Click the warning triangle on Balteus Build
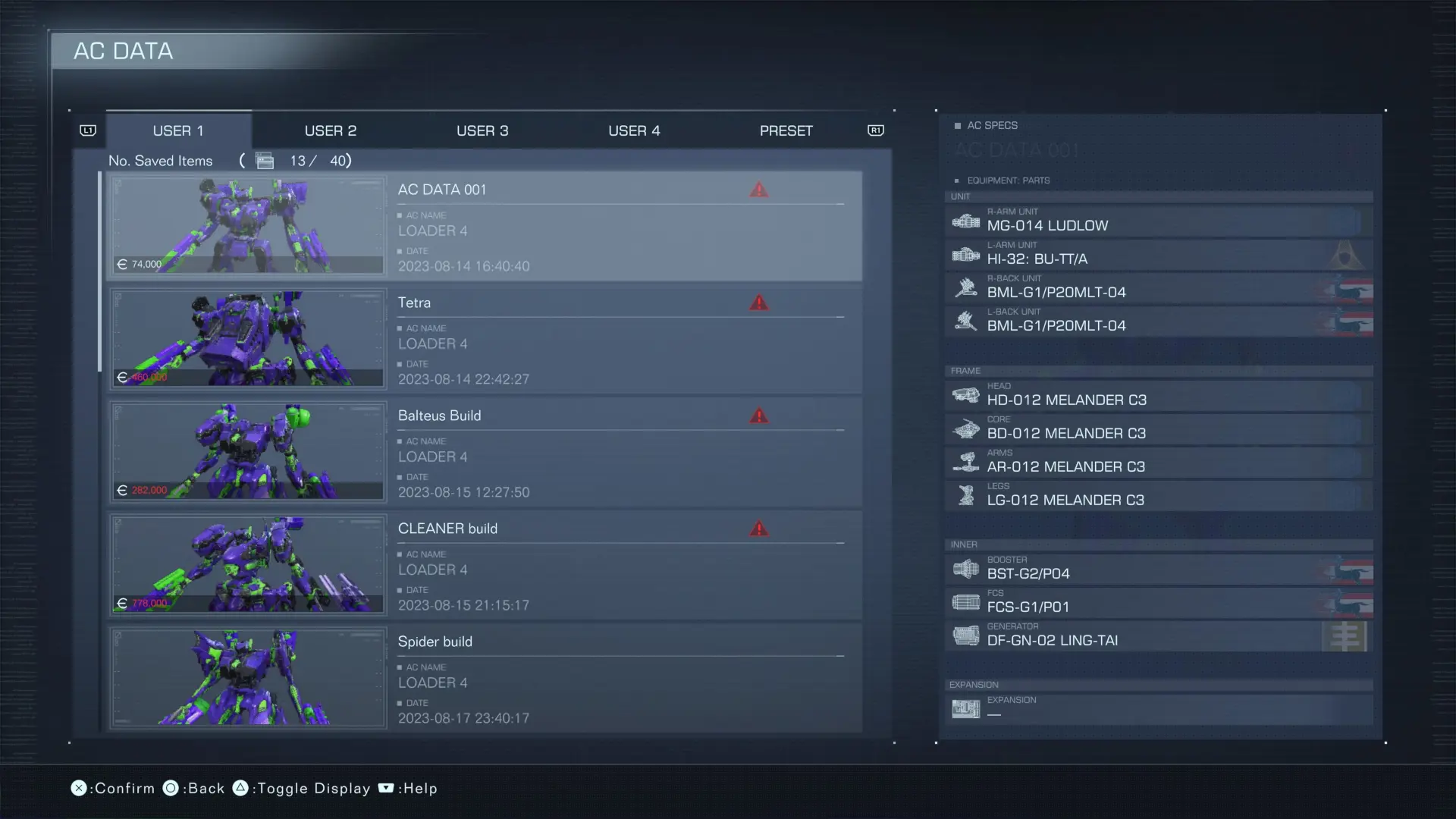Image resolution: width=1456 pixels, height=819 pixels. (759, 416)
